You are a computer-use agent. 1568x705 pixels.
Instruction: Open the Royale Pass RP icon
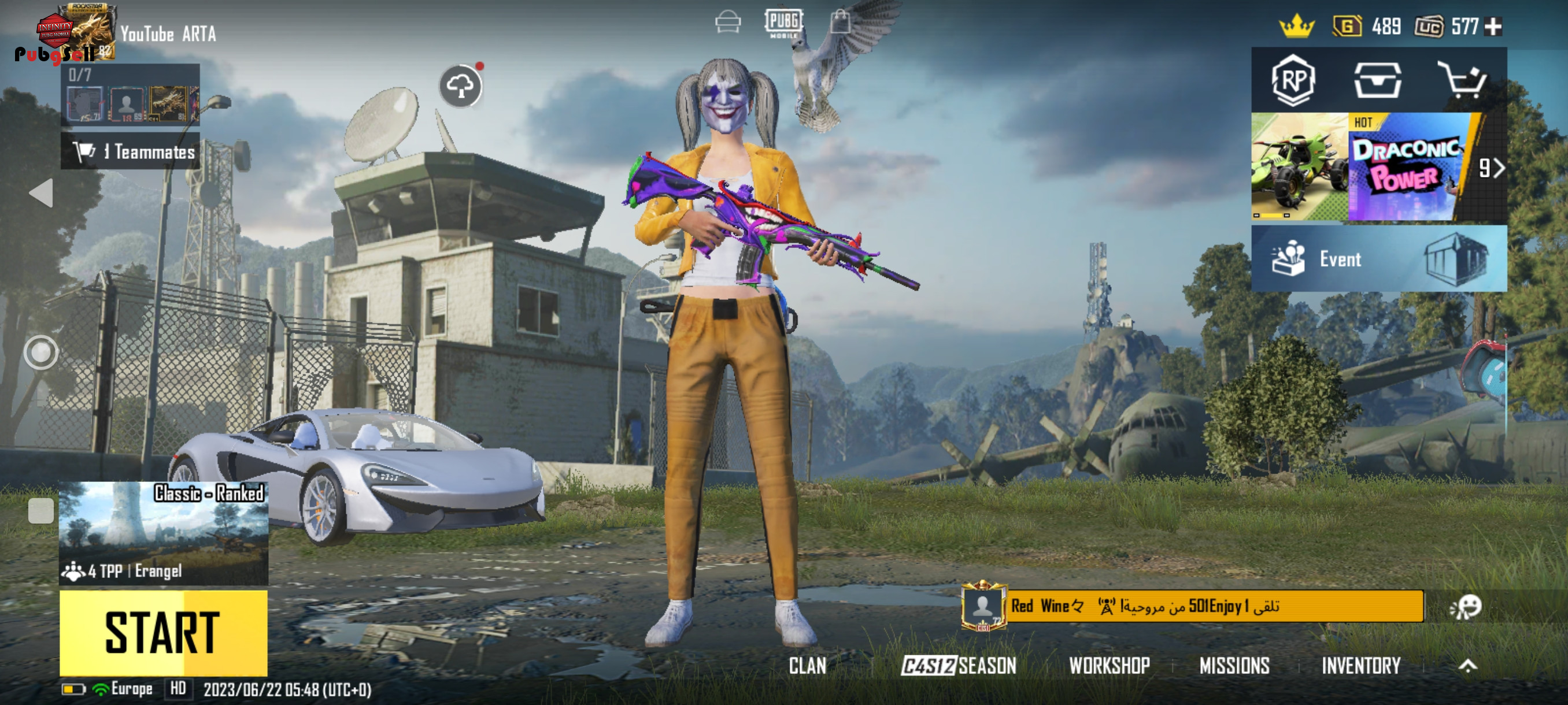(x=1293, y=80)
